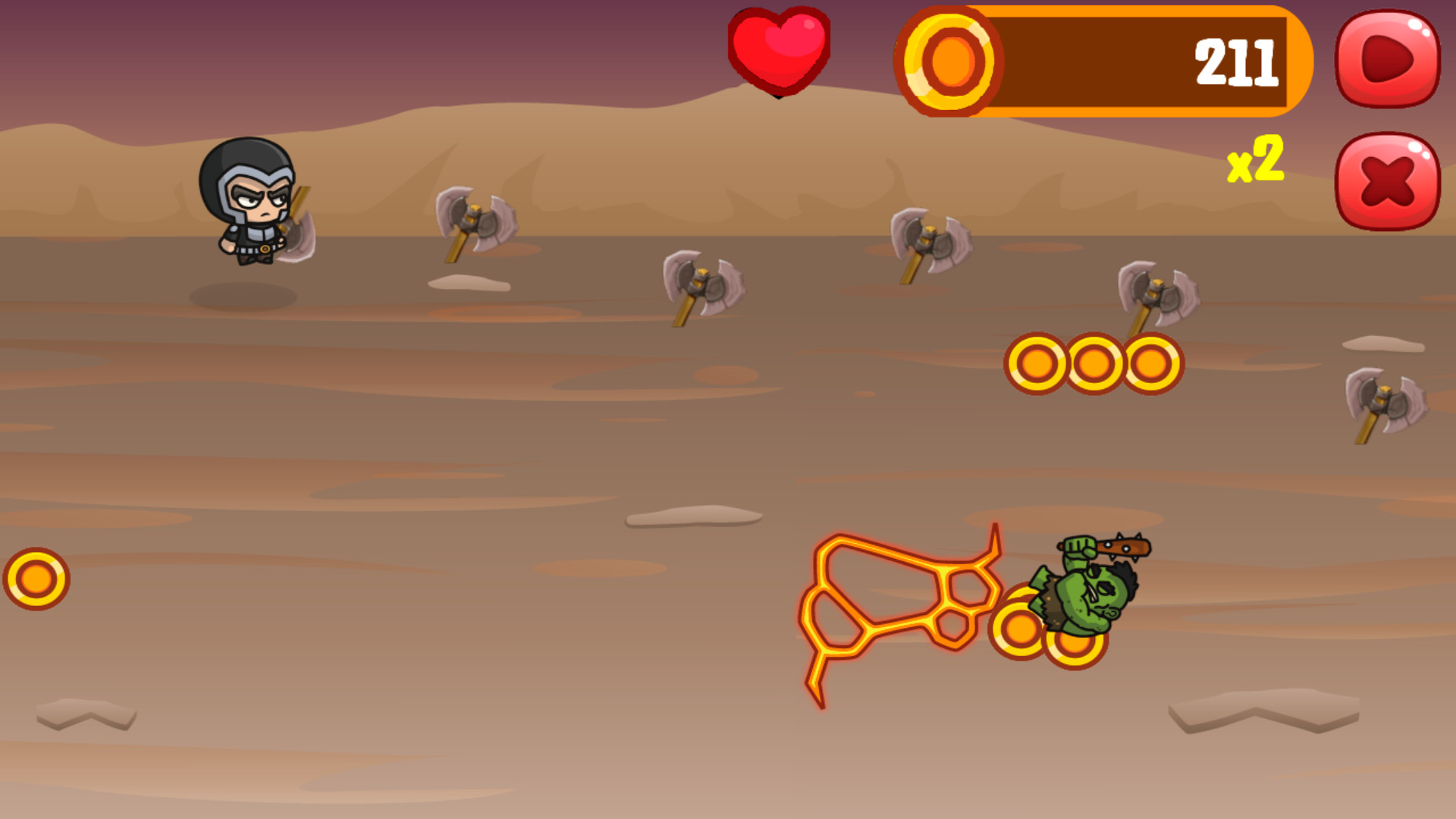This screenshot has height=819, width=1456.
Task: Click the score counter showing 211
Action: [1235, 63]
